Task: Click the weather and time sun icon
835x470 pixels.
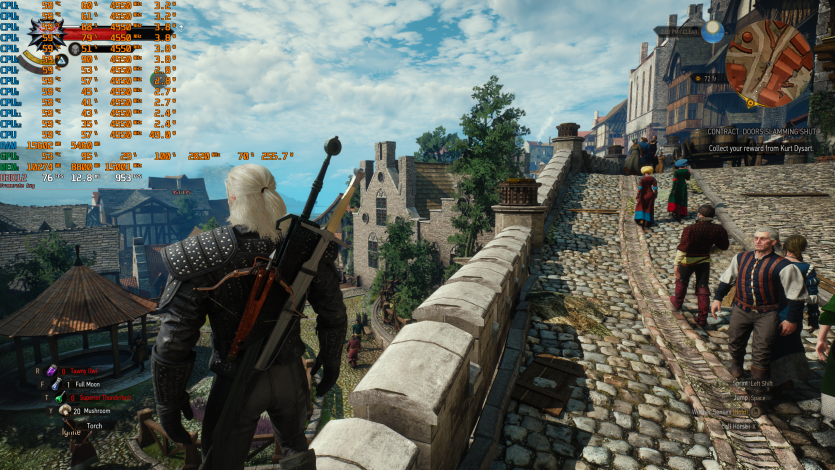Action: point(712,32)
